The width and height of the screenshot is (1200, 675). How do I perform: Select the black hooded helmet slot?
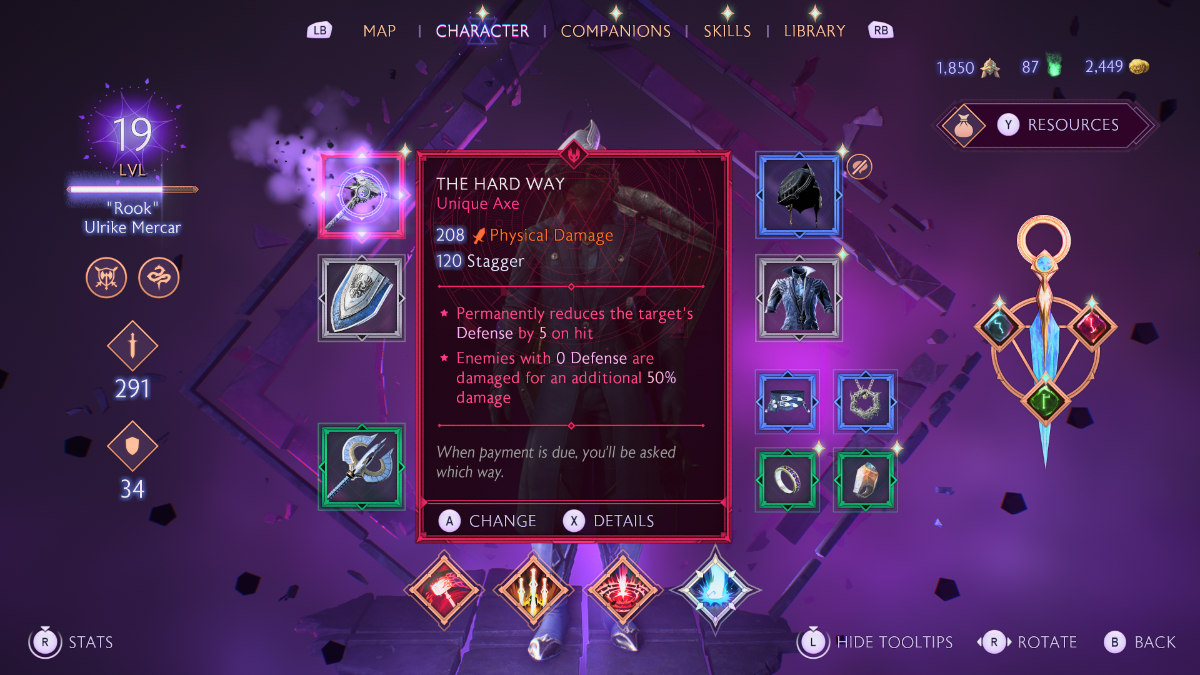pos(799,195)
